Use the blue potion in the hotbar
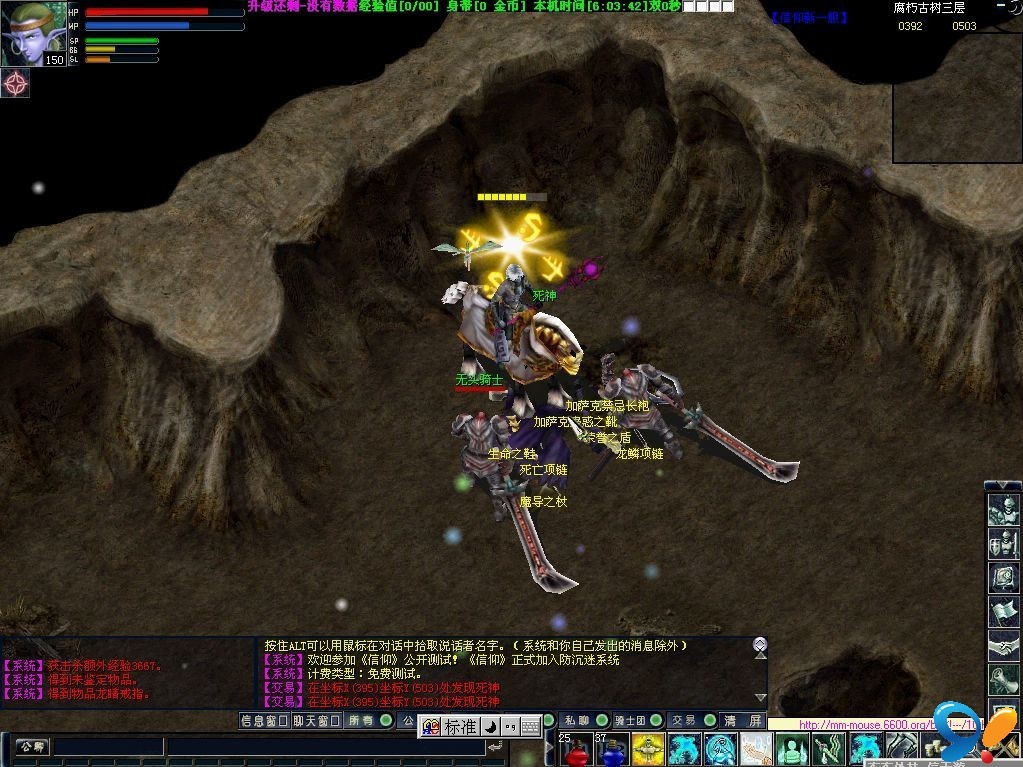The height and width of the screenshot is (767, 1023). tap(610, 749)
